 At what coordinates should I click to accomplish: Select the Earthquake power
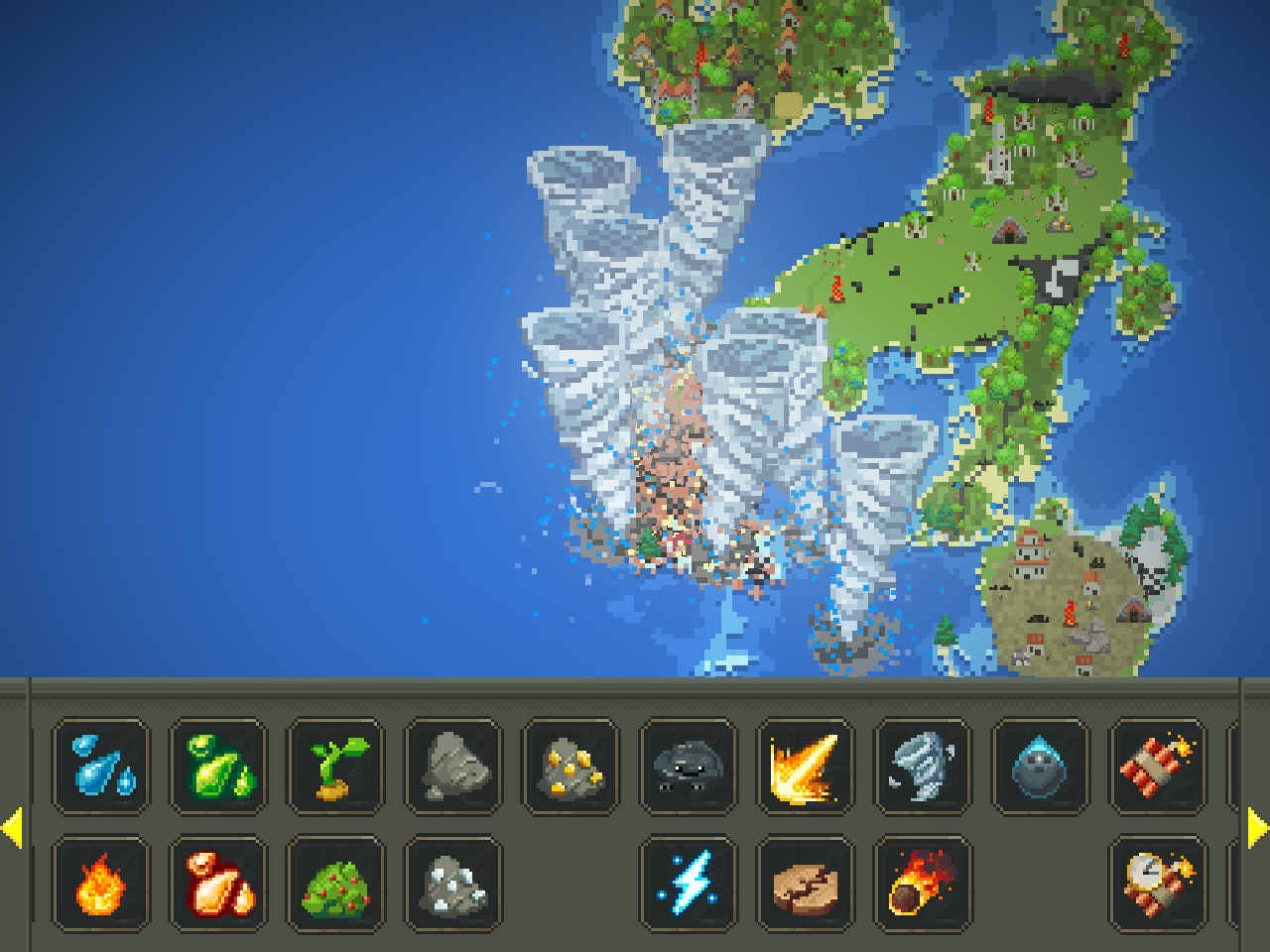coord(806,885)
